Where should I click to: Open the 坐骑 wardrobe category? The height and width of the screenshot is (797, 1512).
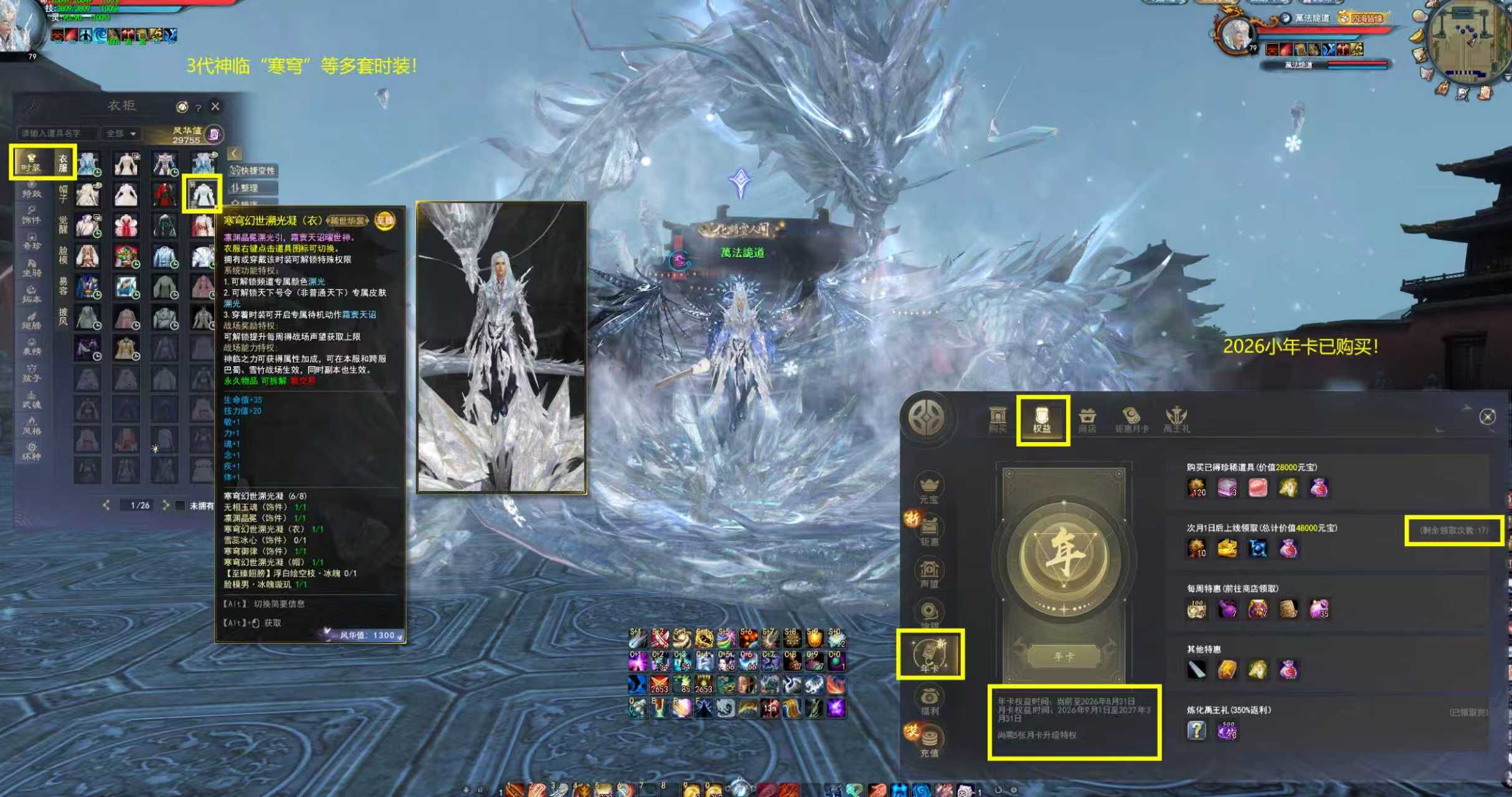click(31, 268)
